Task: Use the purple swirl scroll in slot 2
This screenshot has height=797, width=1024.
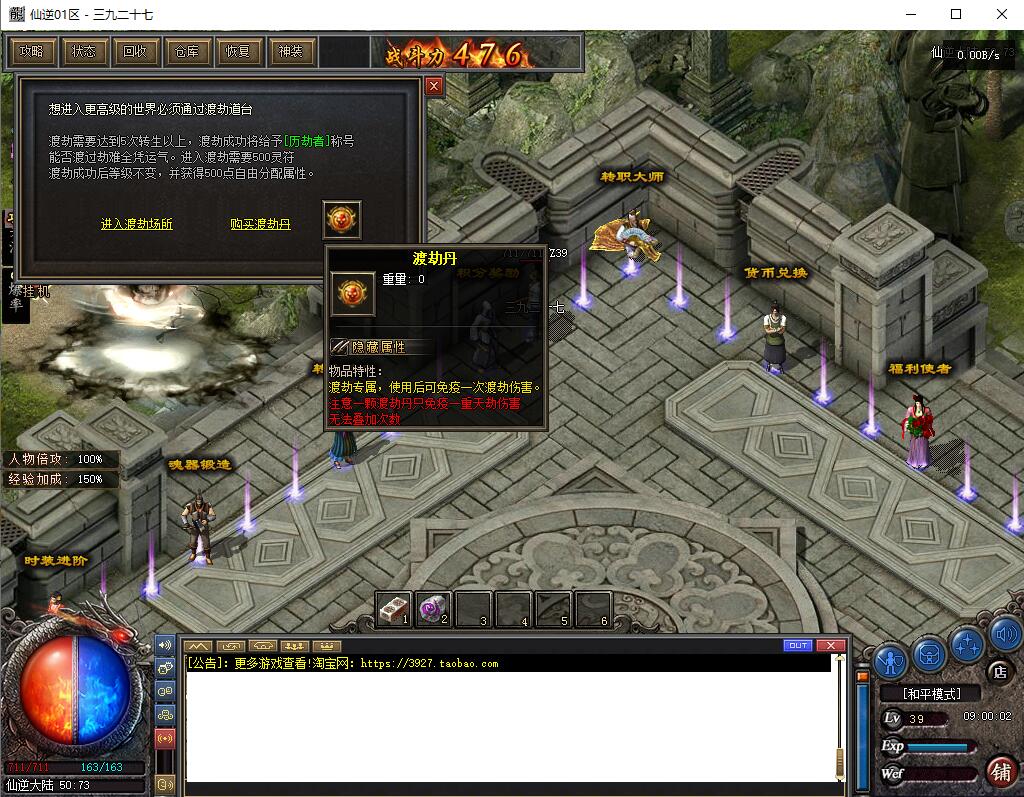Action: (x=433, y=608)
